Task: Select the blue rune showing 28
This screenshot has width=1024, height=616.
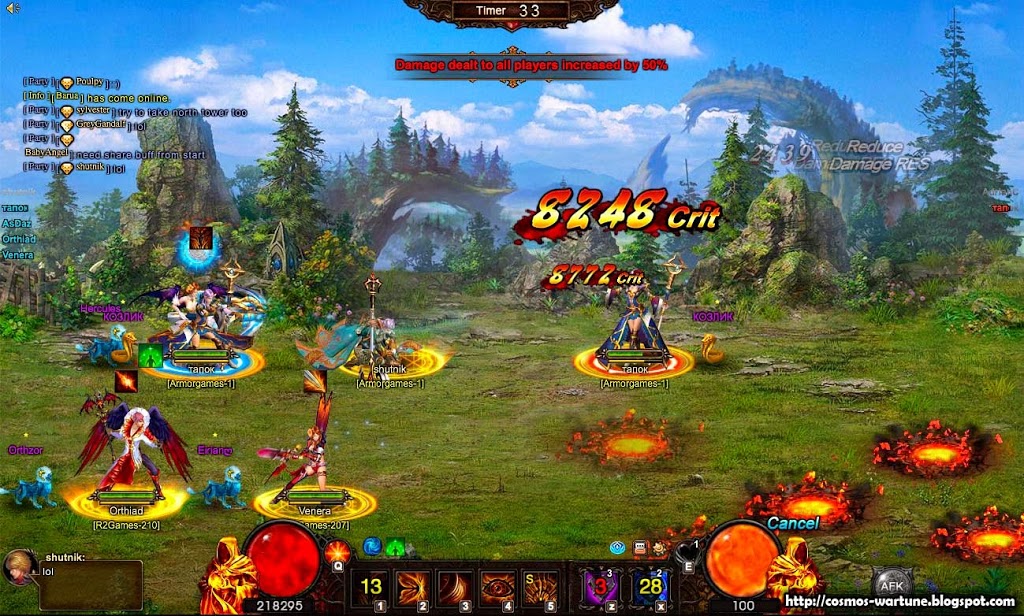Action: coord(651,586)
